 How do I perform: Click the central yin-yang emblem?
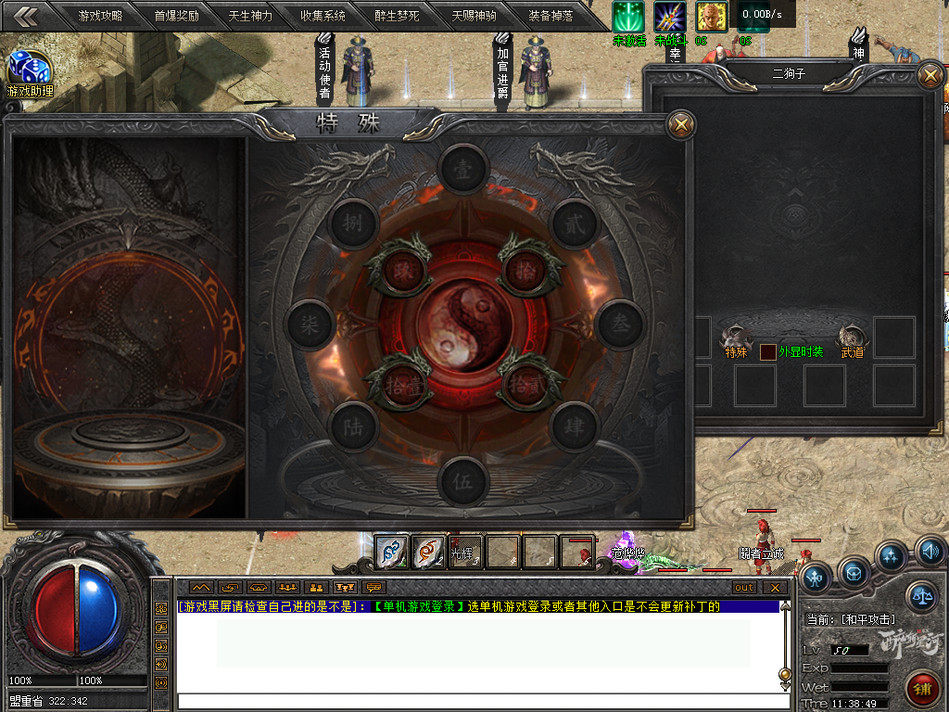[464, 326]
